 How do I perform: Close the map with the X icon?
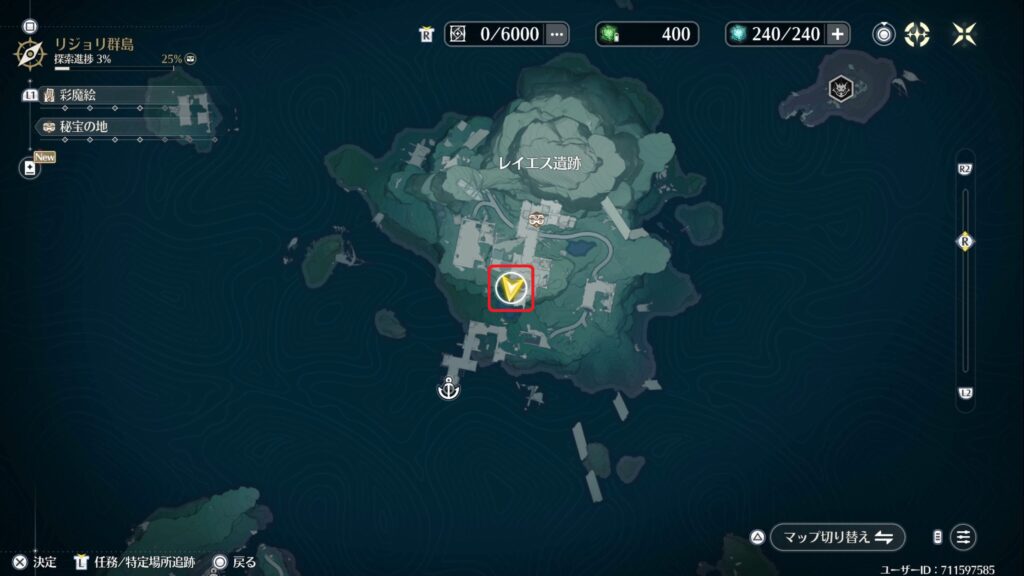point(965,34)
